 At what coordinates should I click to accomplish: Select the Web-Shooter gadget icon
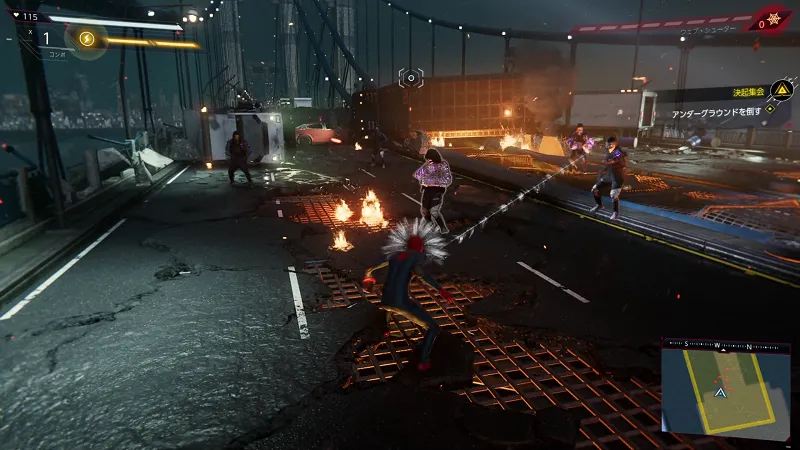(772, 20)
